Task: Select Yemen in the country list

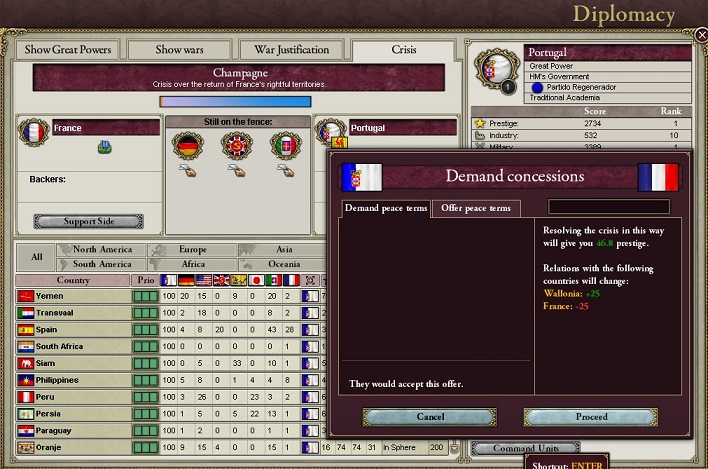Action: click(73, 297)
